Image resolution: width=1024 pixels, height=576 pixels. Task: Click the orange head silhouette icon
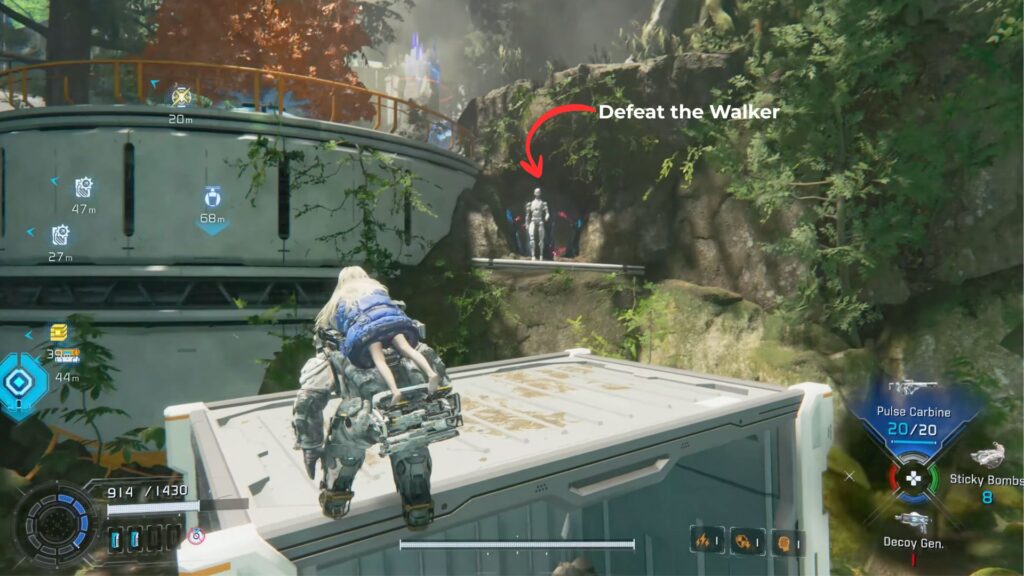click(785, 542)
